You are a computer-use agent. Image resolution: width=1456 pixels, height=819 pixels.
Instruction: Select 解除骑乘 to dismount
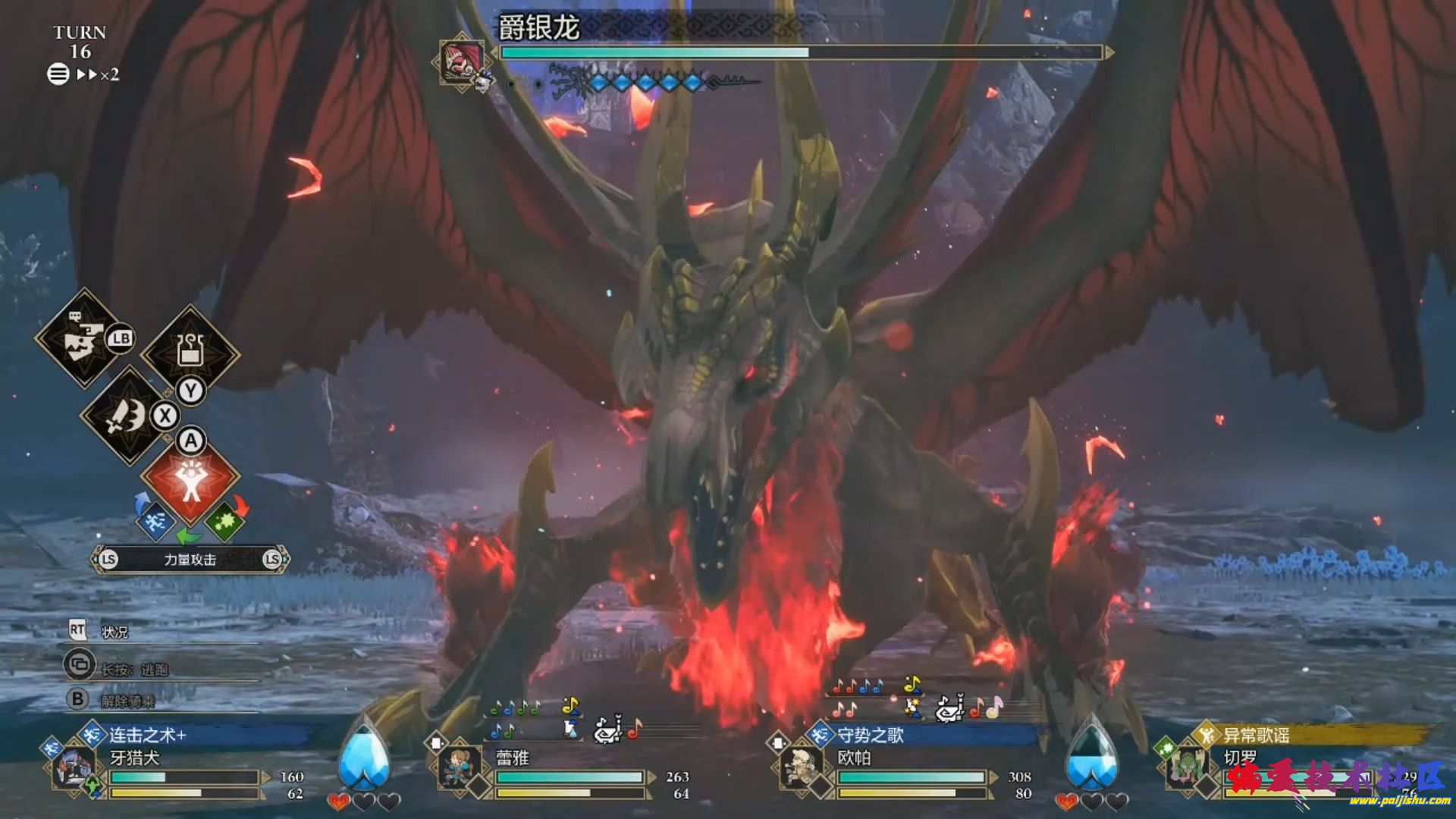(x=127, y=700)
